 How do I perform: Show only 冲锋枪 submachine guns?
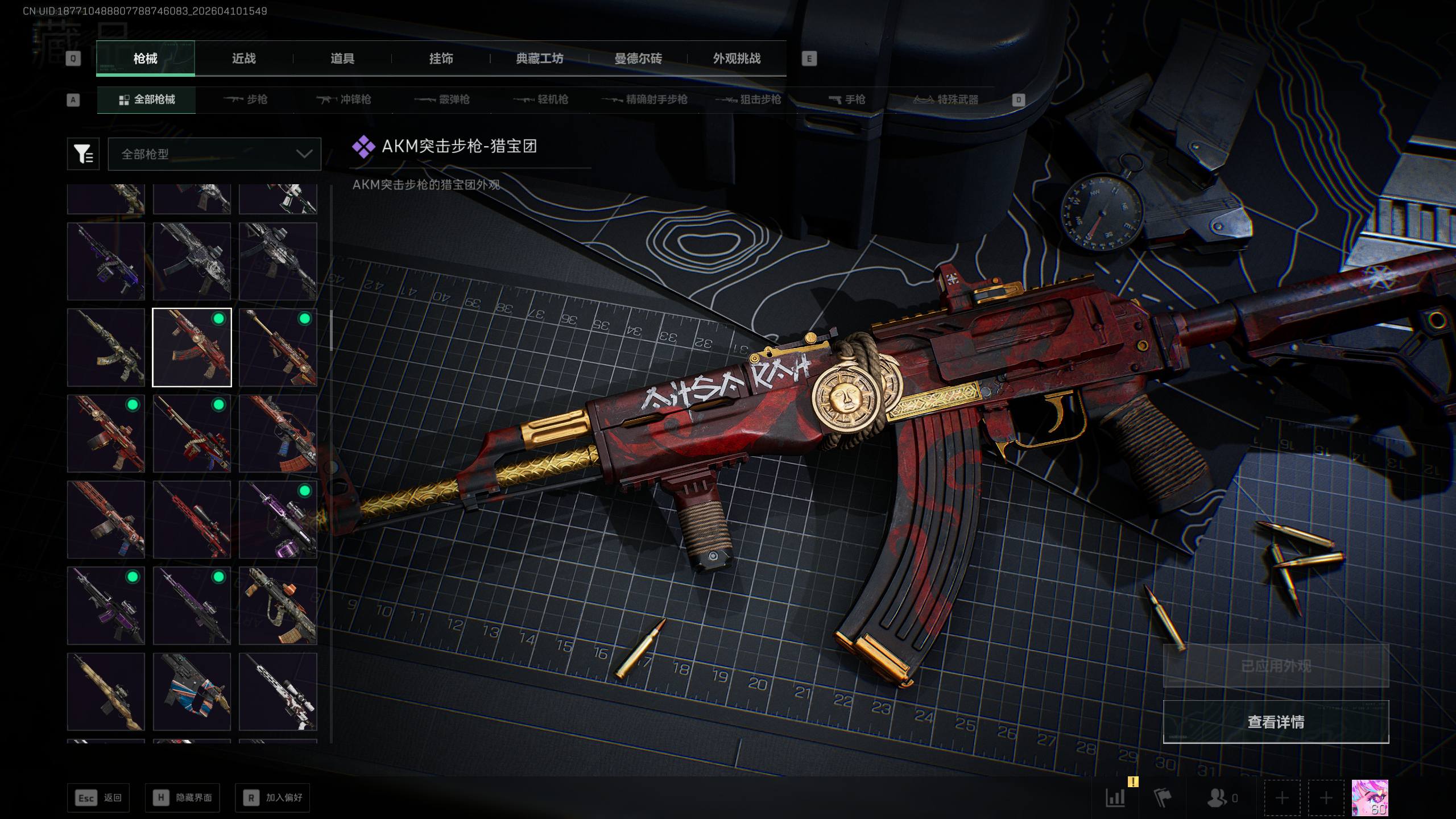click(x=344, y=100)
